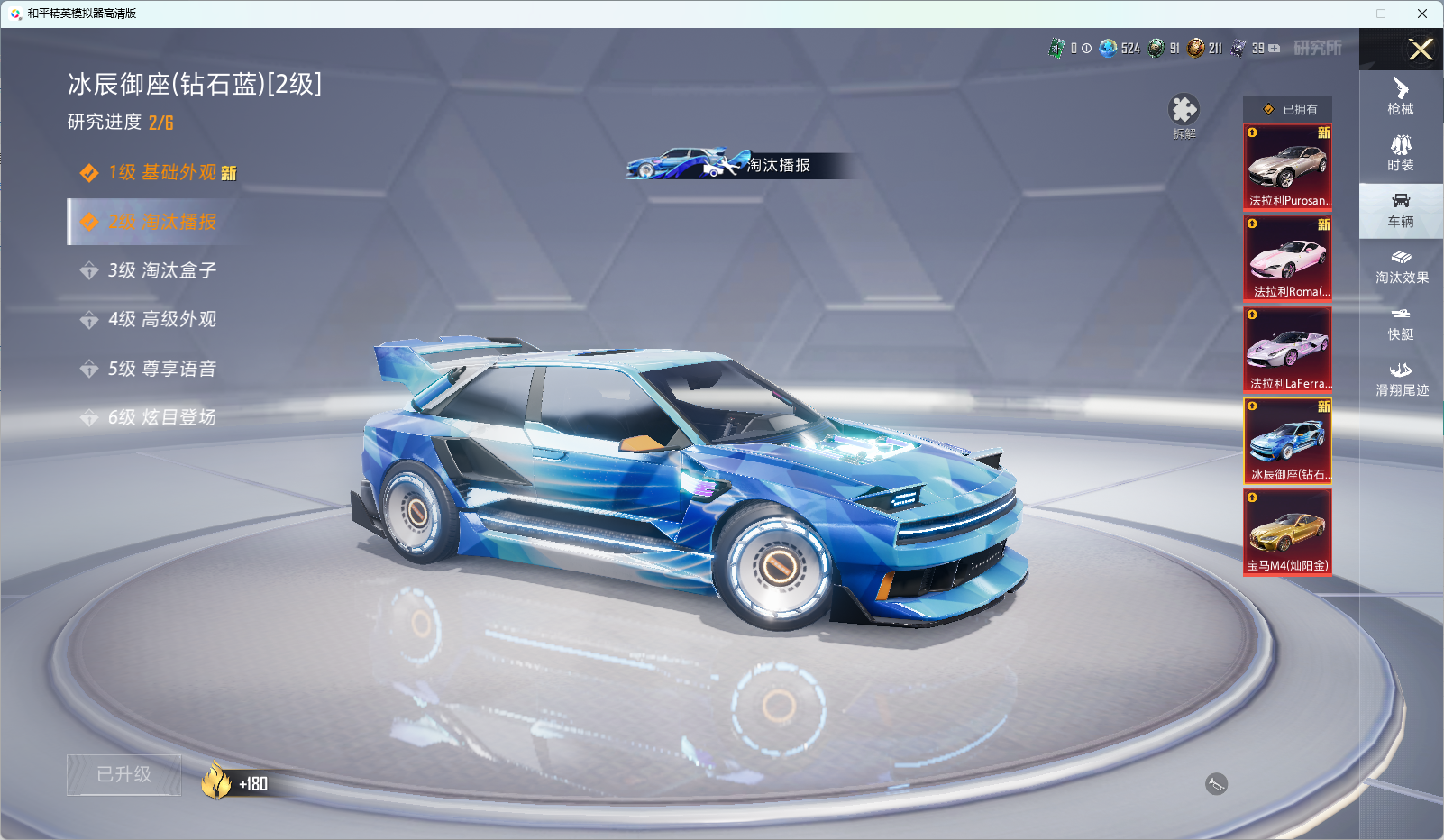Select 6级 炫目登场 level entry
Viewport: 1444px width, 840px height.
160,417
